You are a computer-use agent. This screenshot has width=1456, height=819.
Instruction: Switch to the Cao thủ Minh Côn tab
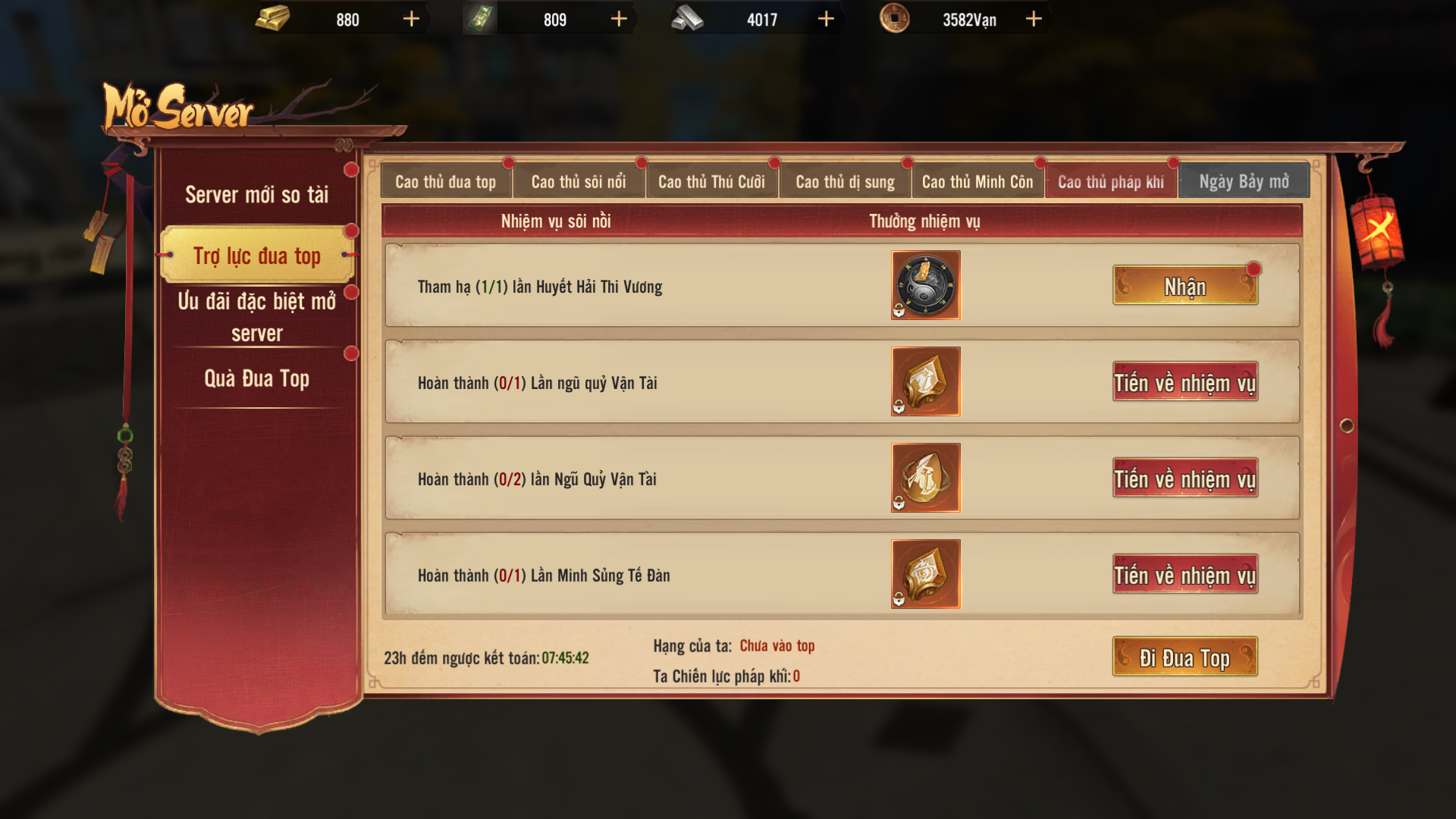click(x=977, y=182)
